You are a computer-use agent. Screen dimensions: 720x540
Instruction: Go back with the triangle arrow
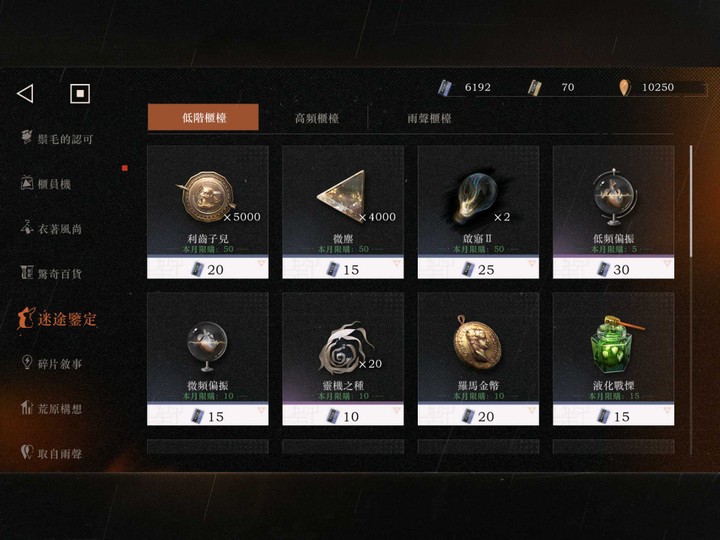[x=25, y=94]
